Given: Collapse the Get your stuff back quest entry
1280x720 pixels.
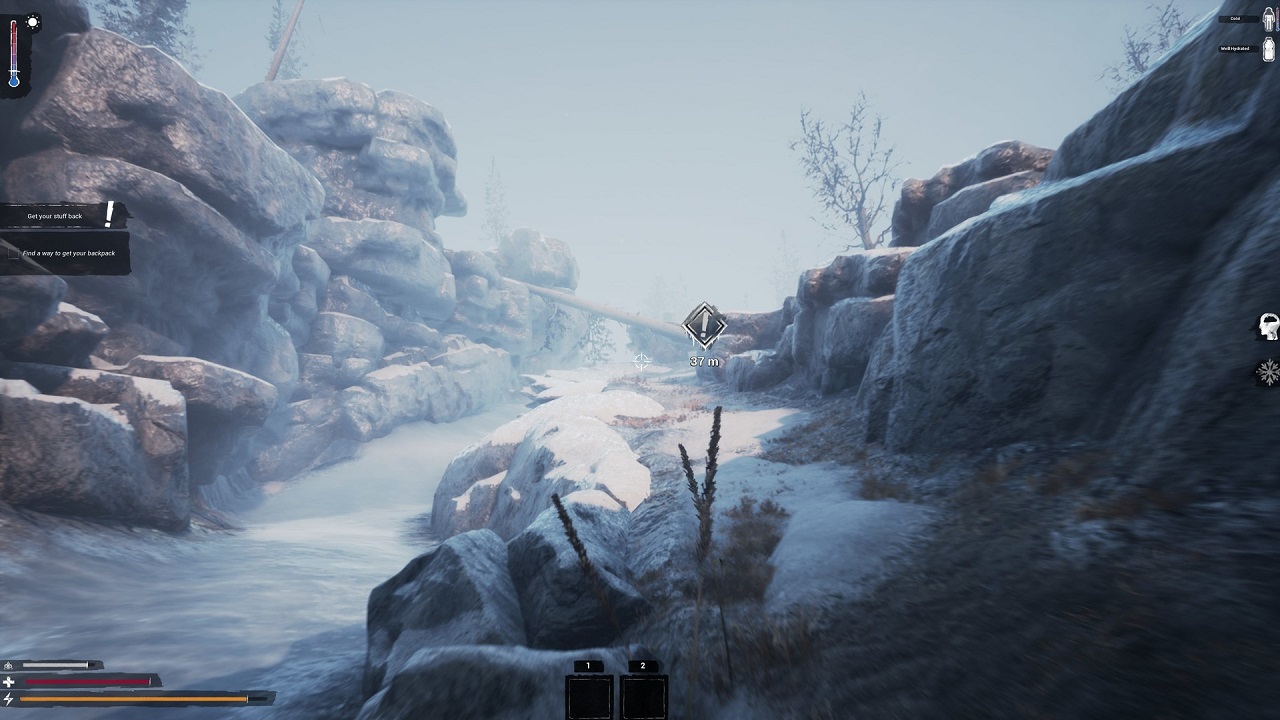Looking at the screenshot, I should 55,215.
